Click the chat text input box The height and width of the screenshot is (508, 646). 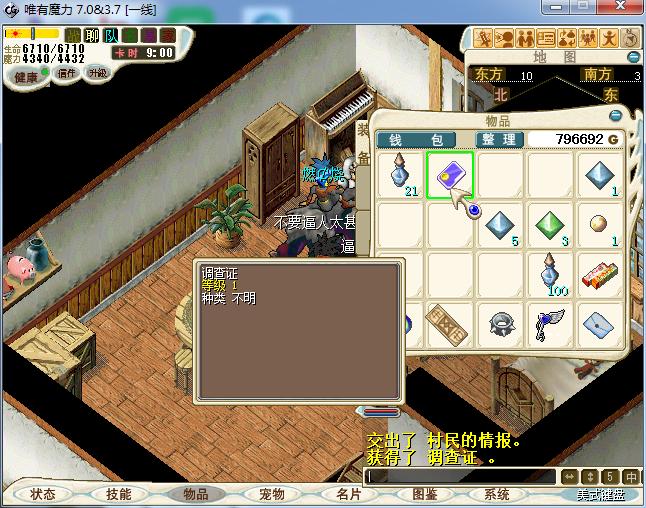(460, 477)
